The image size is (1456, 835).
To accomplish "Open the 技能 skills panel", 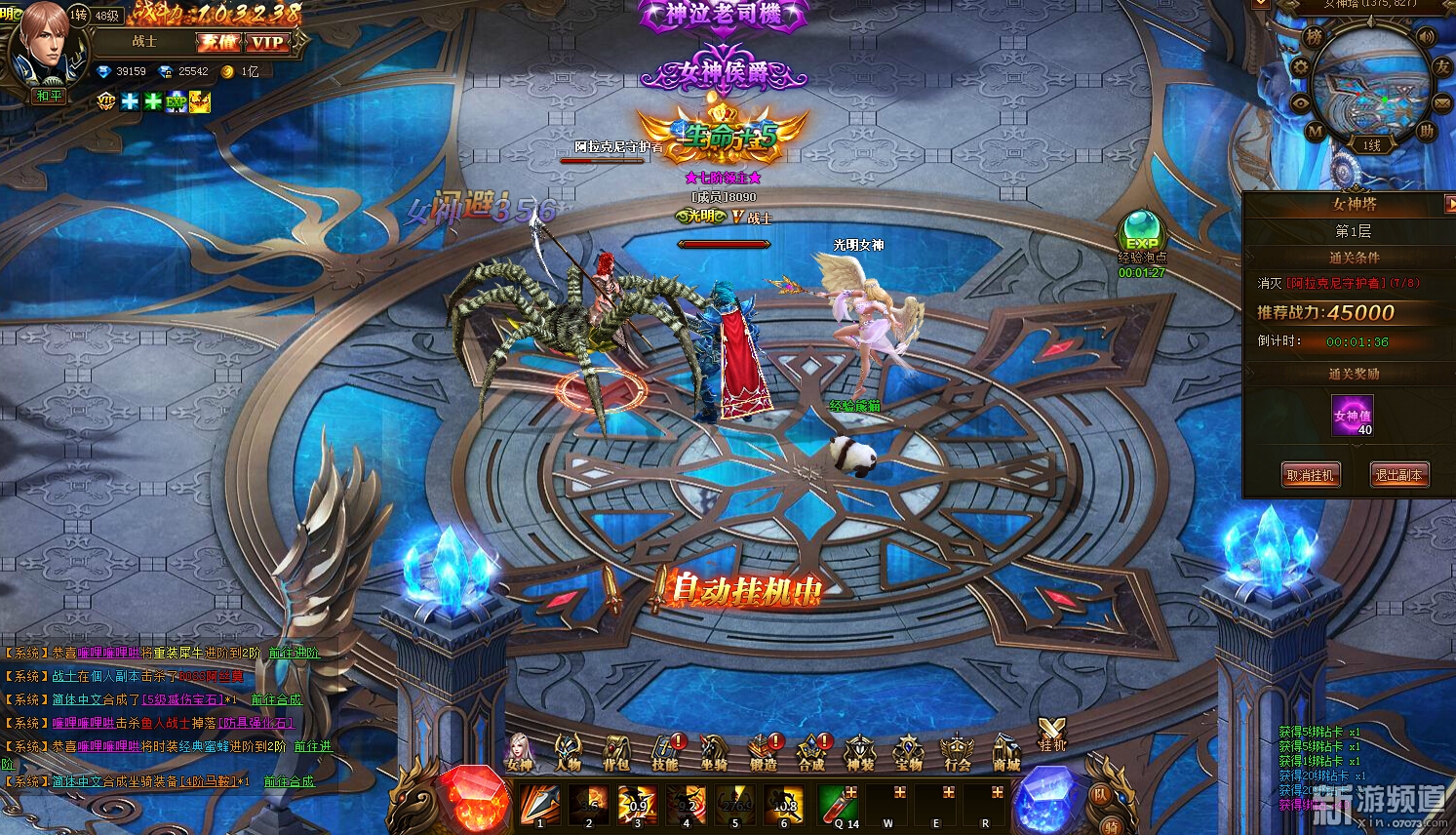I will point(665,753).
